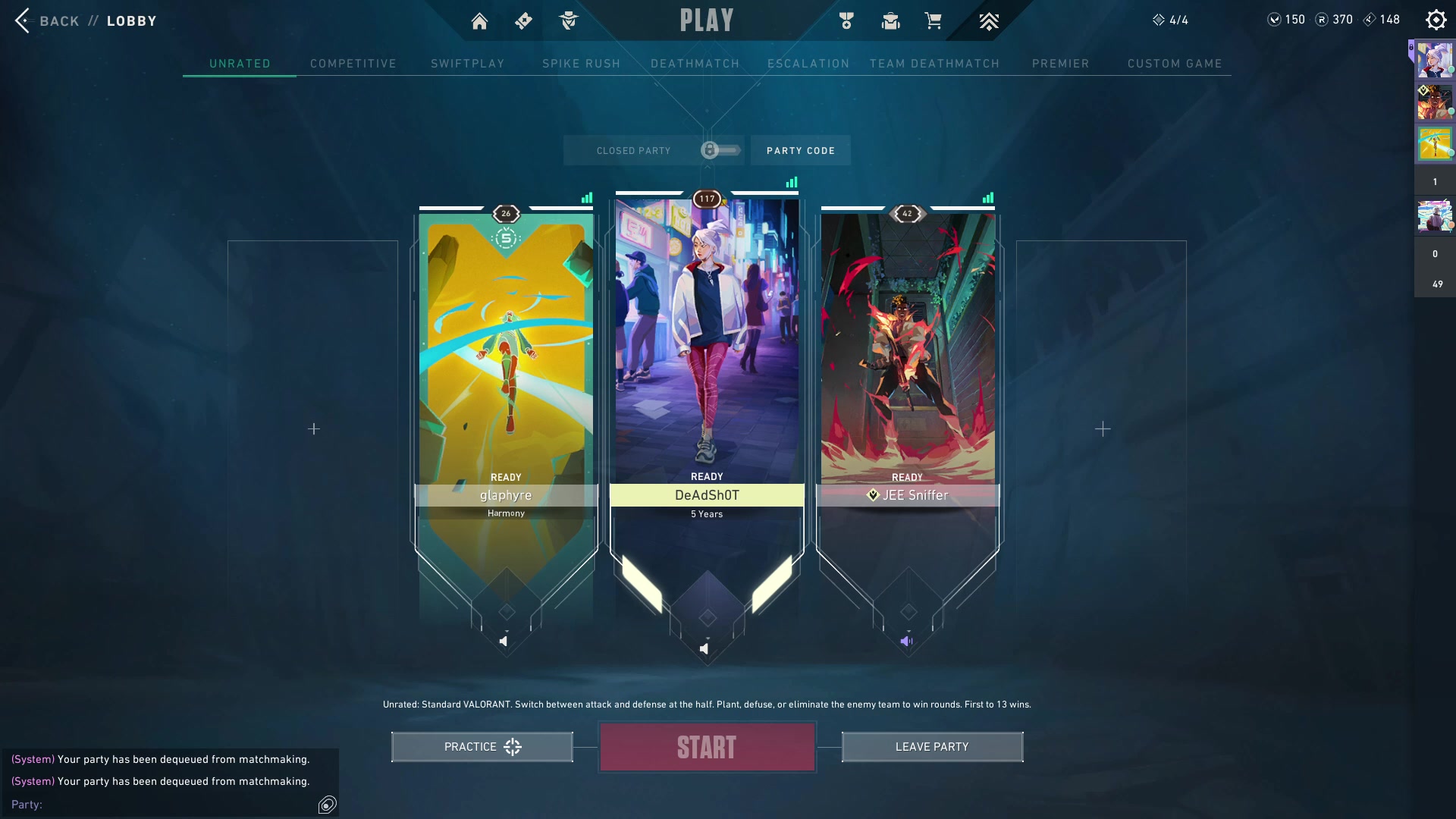Switch to the Competitive tab
The image size is (1456, 819).
[x=353, y=64]
